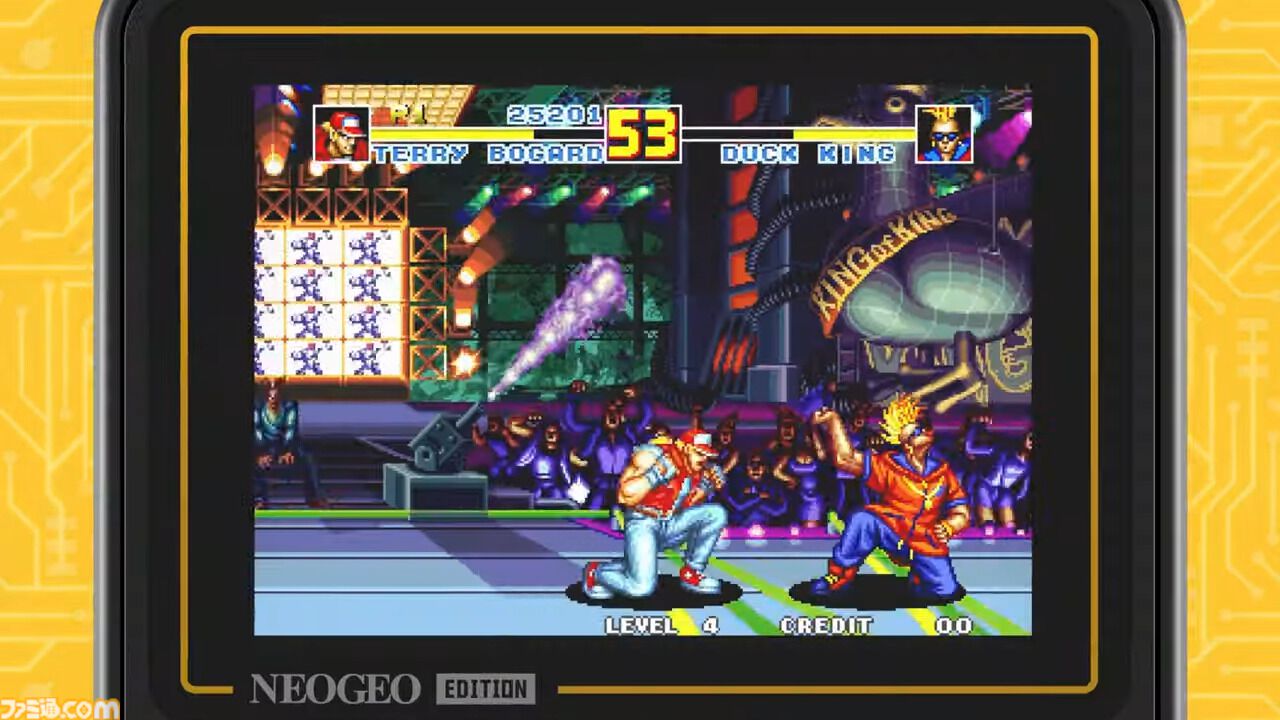1280x720 pixels.
Task: Select the TERRY BOGARD nameplate
Action: [x=487, y=154]
